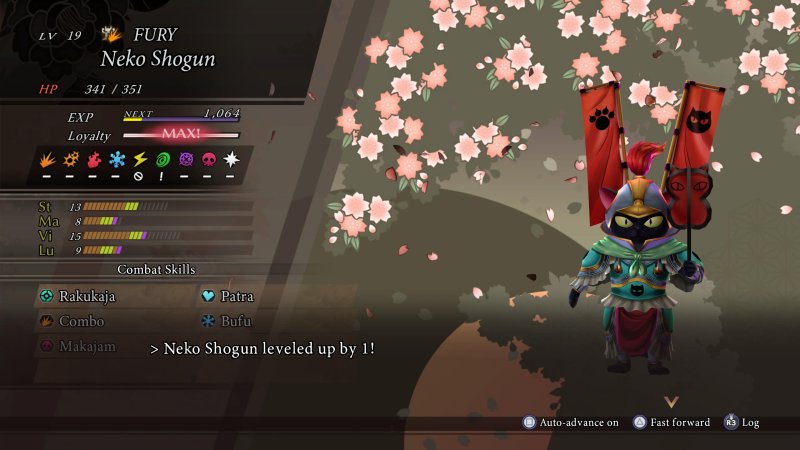This screenshot has height=450, width=800.
Task: Select the skull affinity icon
Action: [x=207, y=159]
